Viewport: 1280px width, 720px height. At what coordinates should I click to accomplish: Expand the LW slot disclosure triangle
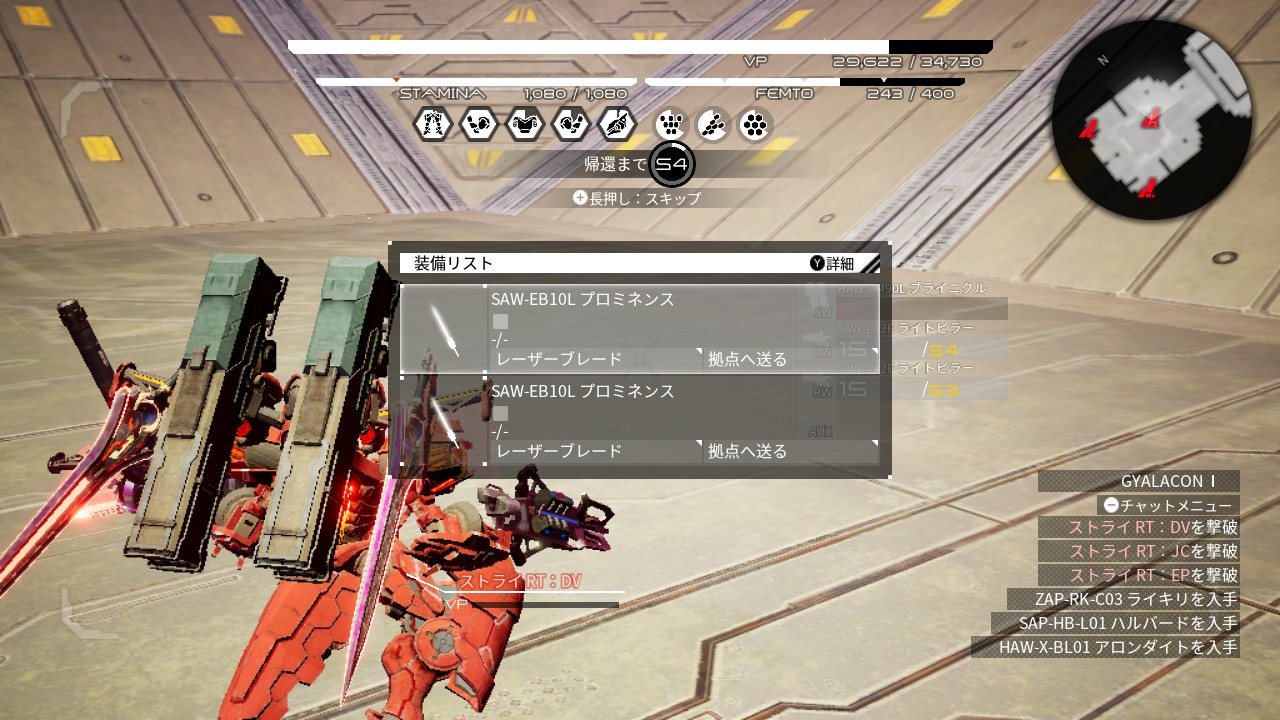coord(876,349)
